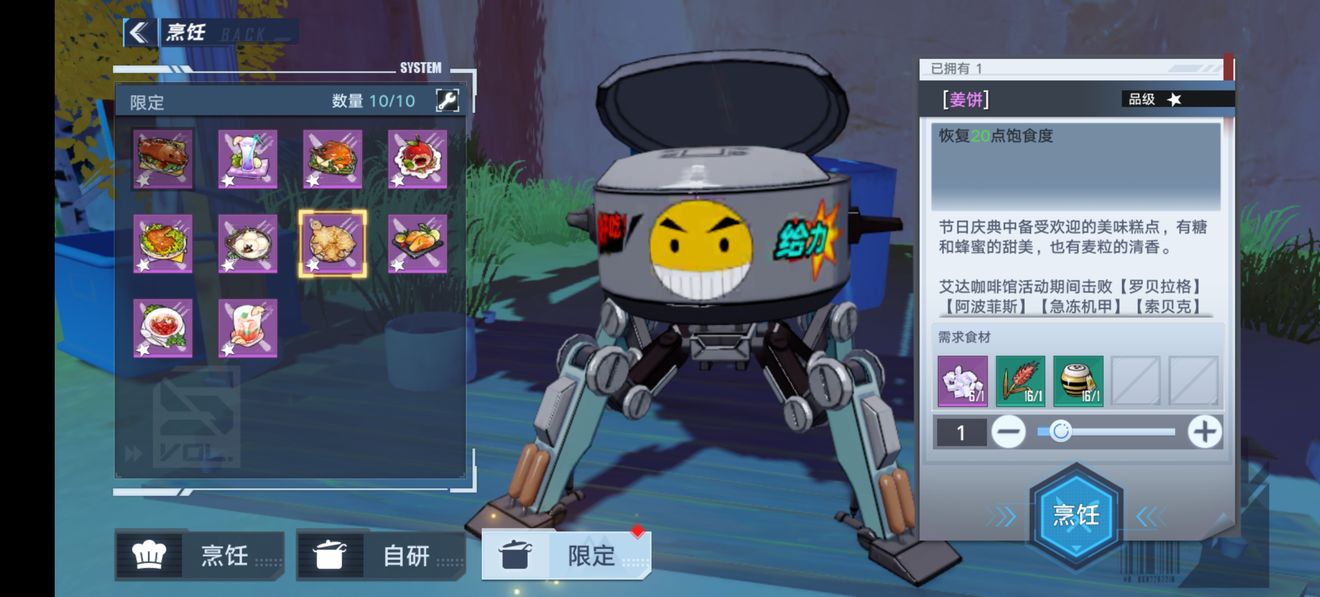The height and width of the screenshot is (597, 1320).
Task: Choose the white dumplings bowl recipe
Action: pos(248,244)
